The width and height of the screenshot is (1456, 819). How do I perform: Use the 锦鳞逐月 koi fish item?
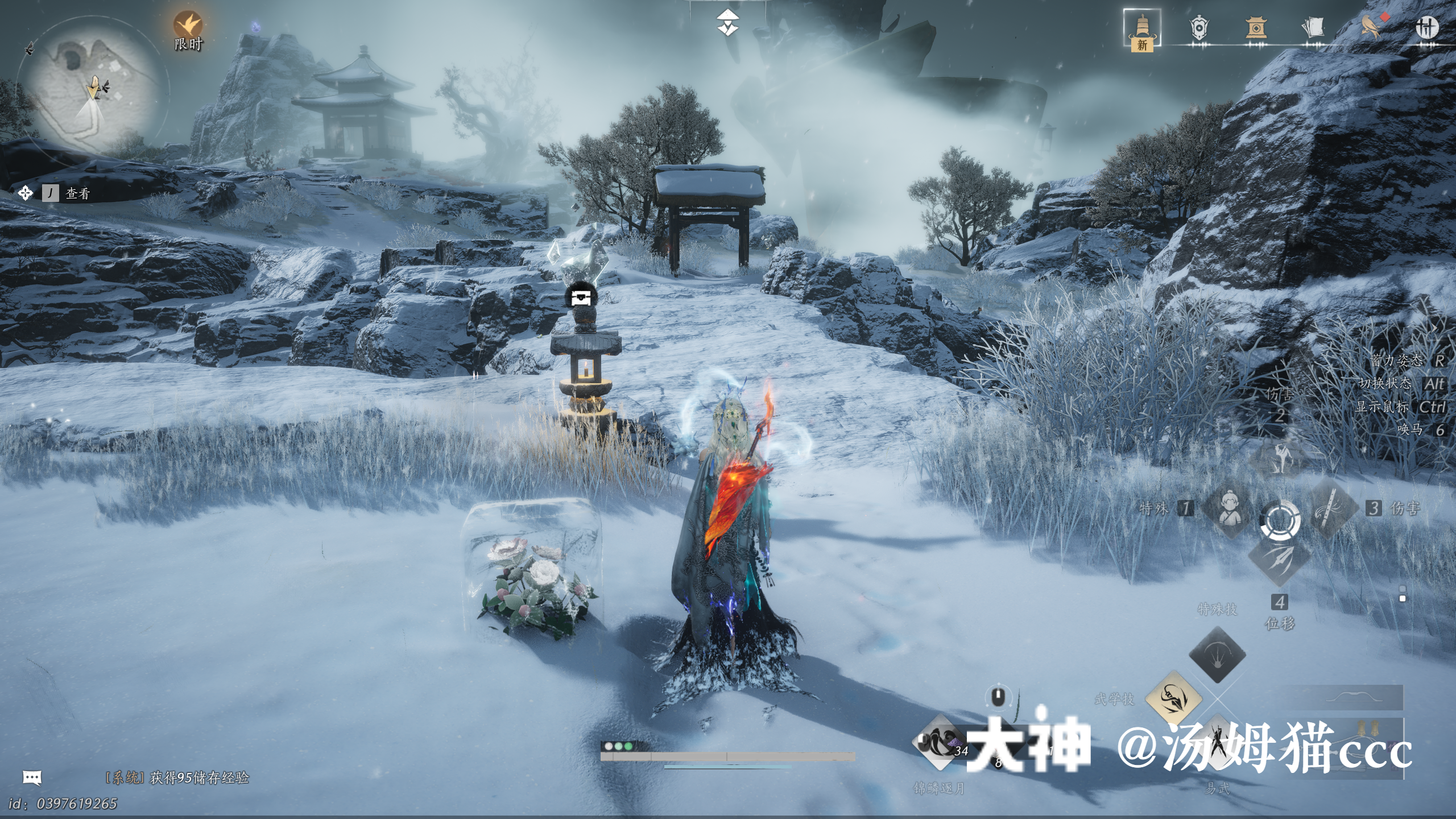click(x=940, y=743)
